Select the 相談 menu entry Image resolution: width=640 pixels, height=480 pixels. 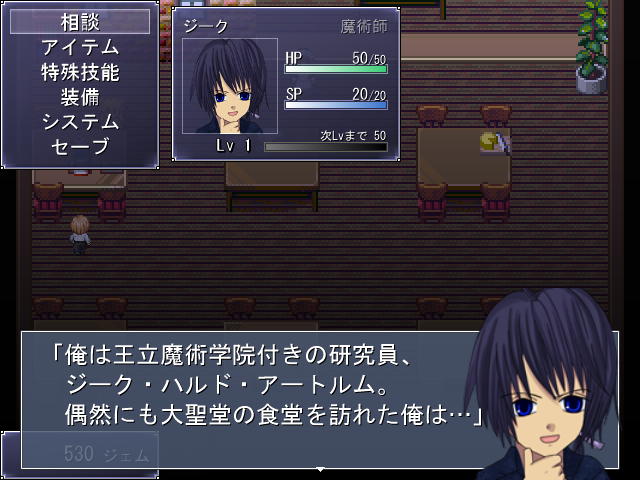coord(80,21)
